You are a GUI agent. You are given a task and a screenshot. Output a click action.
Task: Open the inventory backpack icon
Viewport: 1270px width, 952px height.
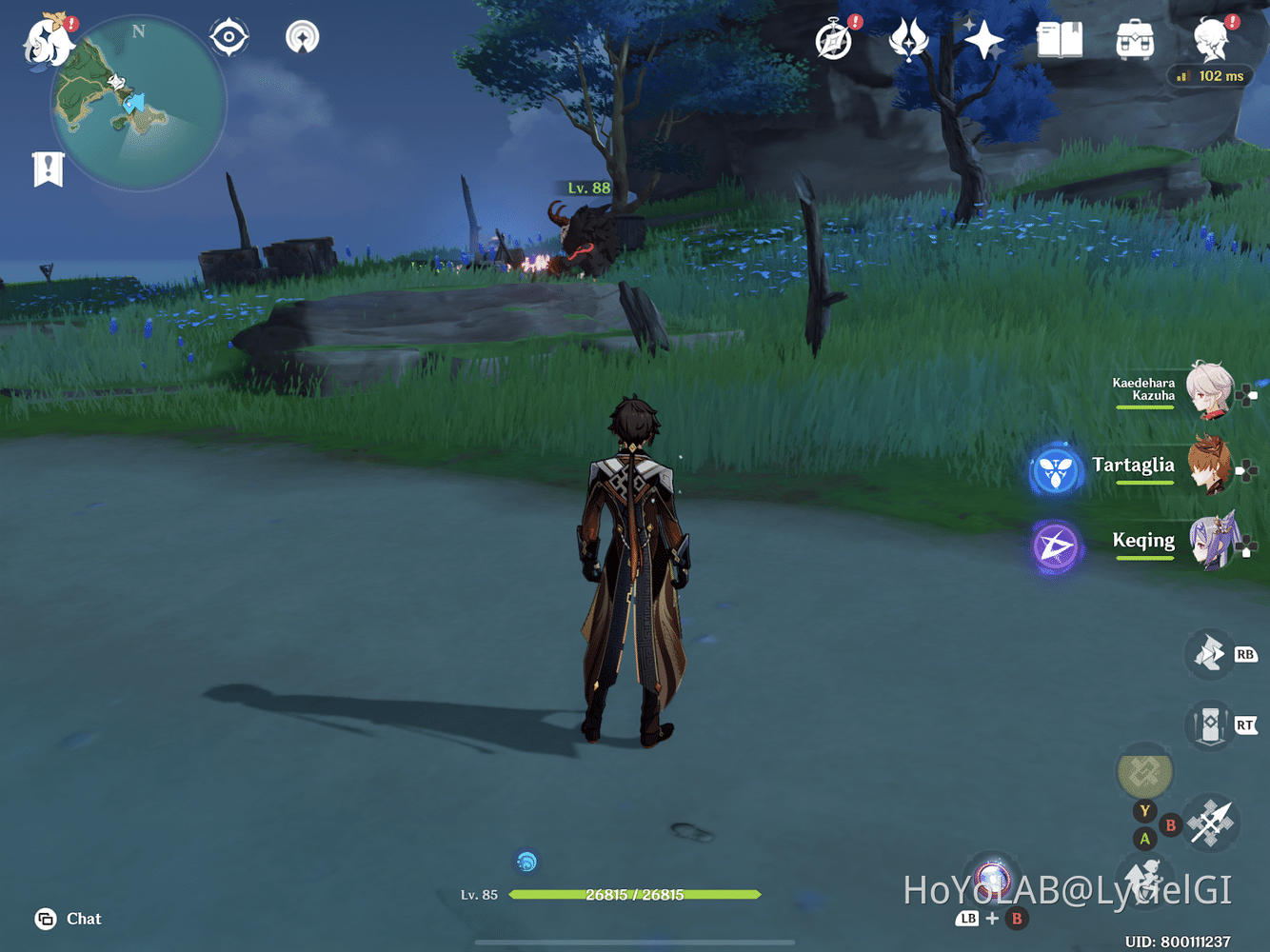pos(1135,40)
